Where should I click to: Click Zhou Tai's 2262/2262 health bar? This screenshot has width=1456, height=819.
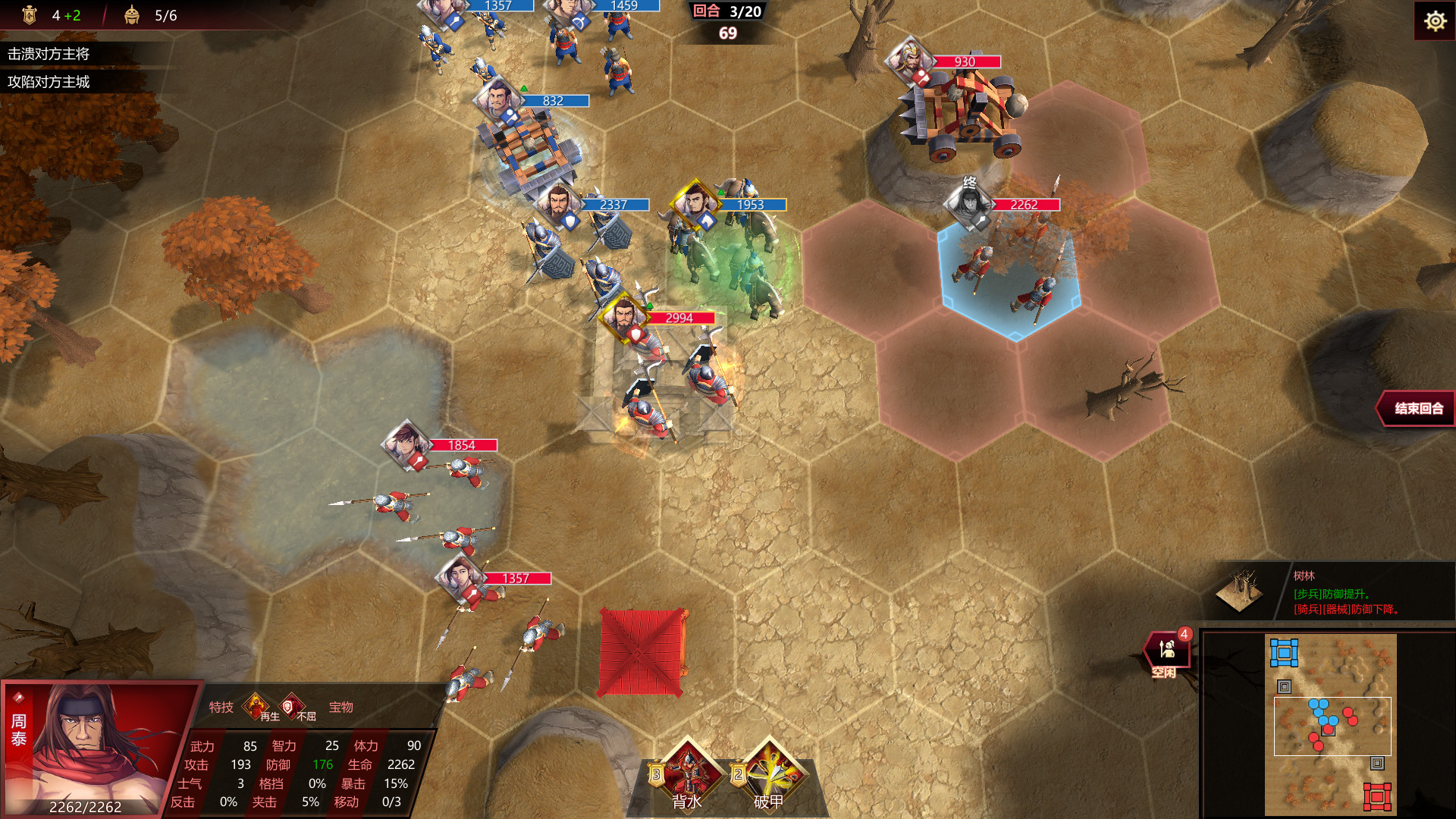(x=87, y=808)
